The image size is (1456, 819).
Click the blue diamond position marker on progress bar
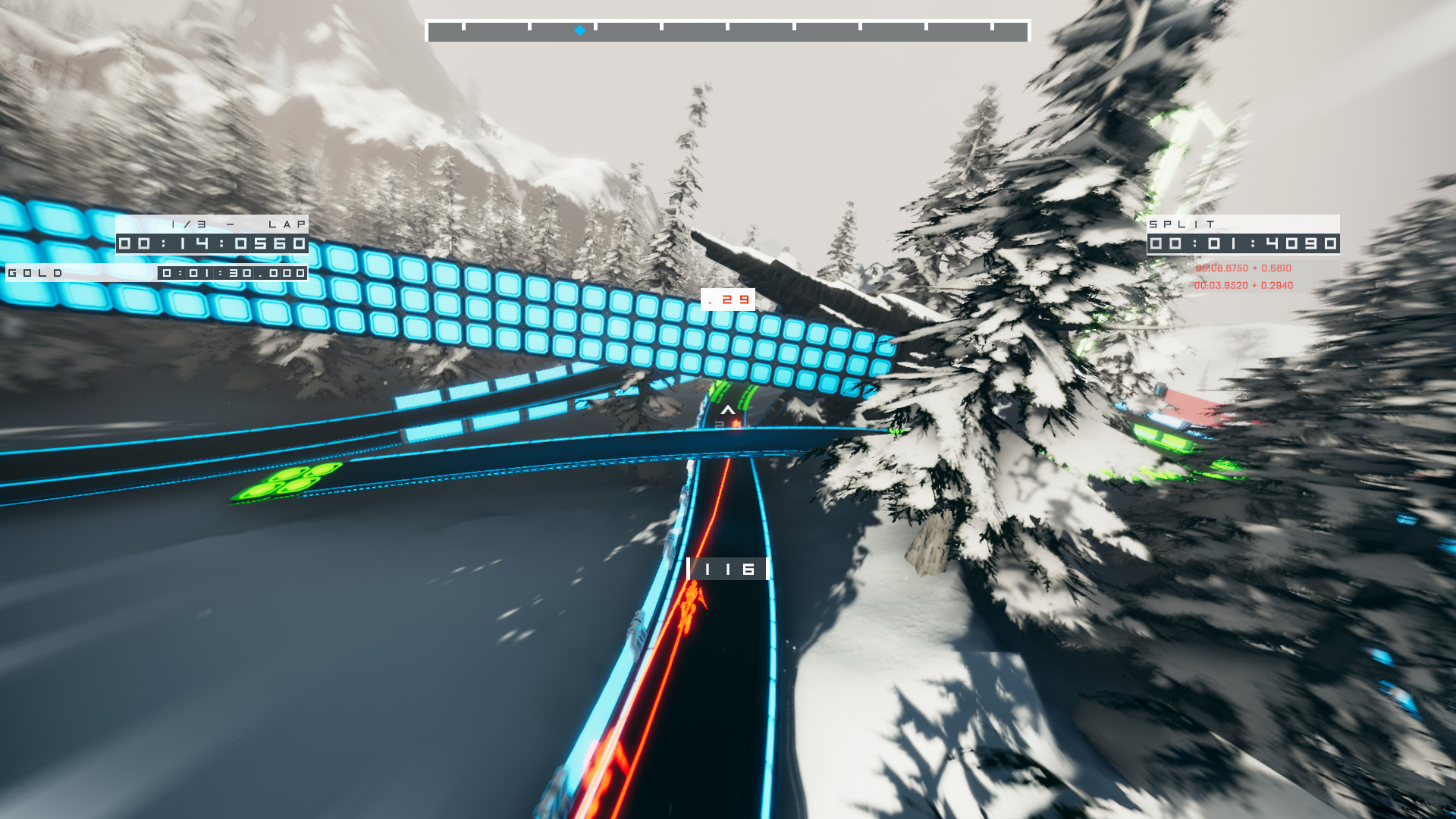(x=579, y=32)
